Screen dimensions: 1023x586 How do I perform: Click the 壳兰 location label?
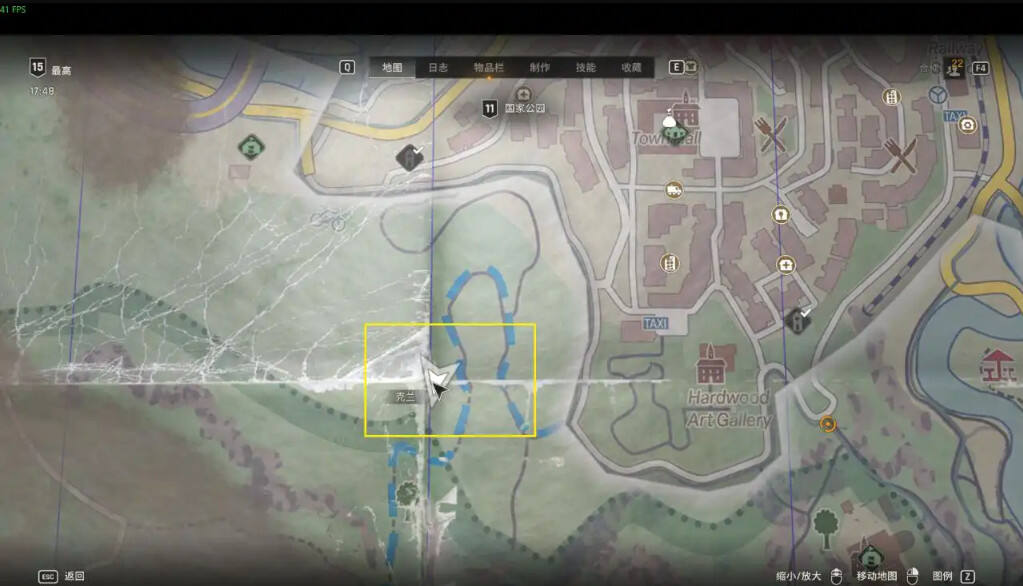pyautogui.click(x=405, y=397)
